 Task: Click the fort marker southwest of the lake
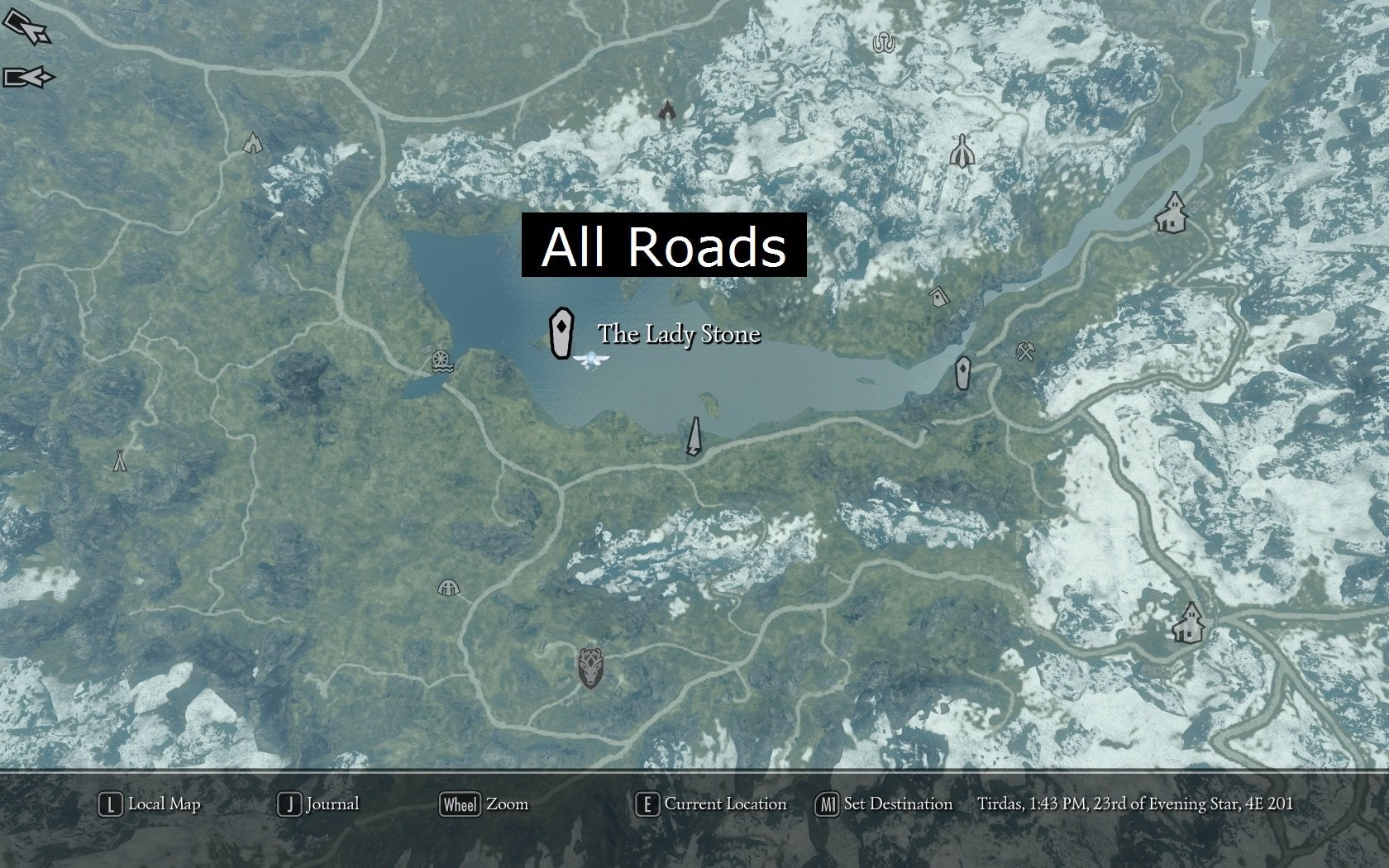pos(449,586)
